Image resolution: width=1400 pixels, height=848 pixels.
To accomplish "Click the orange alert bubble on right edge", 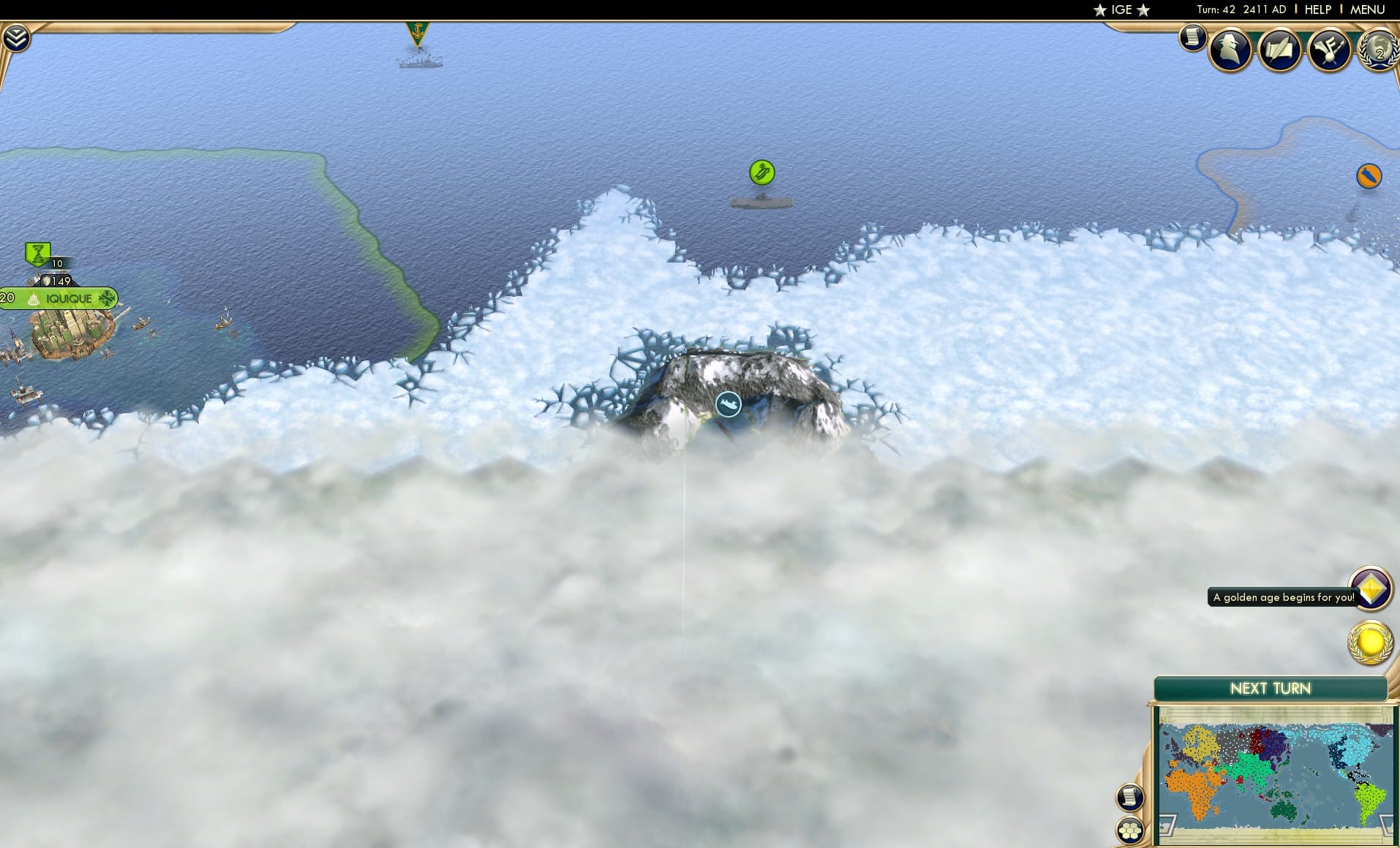I will pos(1369,175).
